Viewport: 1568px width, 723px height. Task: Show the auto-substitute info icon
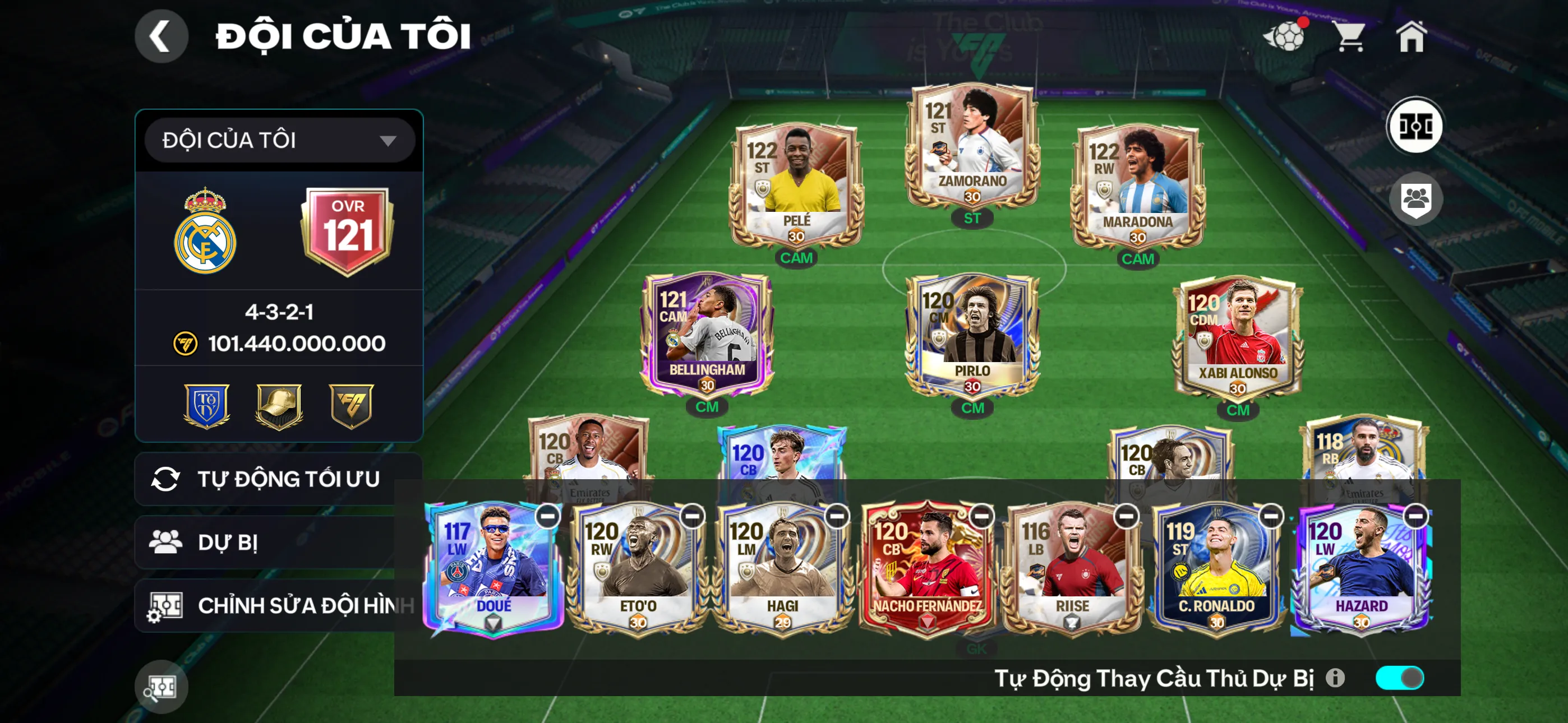[x=1335, y=678]
